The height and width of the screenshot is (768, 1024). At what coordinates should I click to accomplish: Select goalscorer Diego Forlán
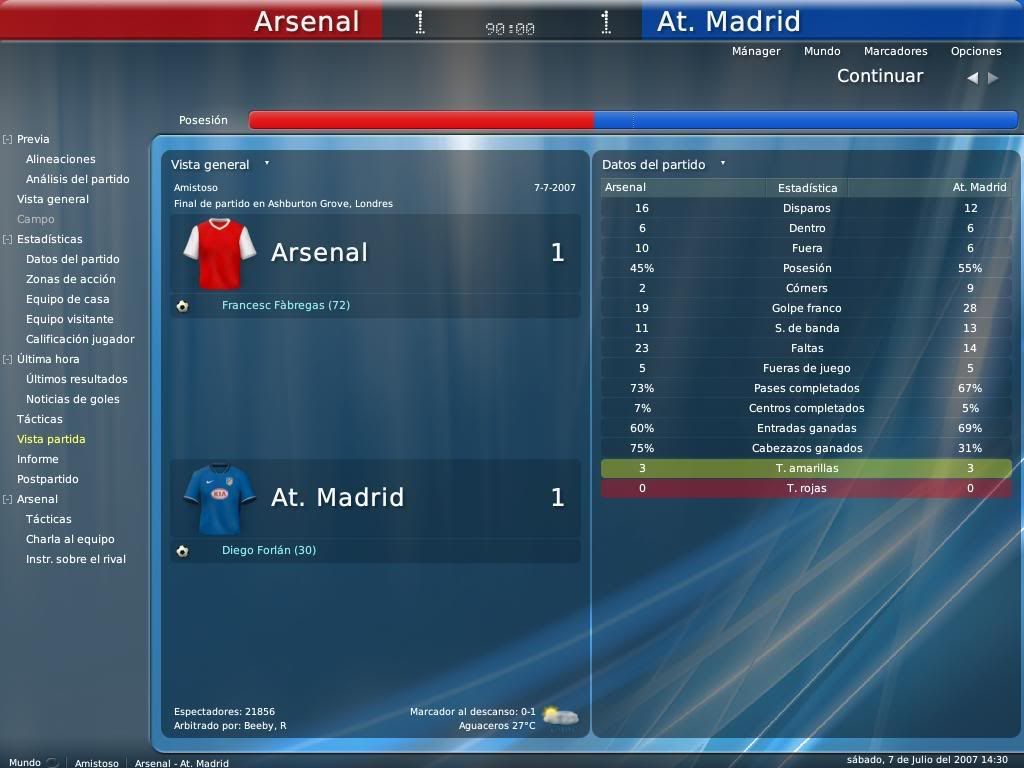pyautogui.click(x=269, y=550)
